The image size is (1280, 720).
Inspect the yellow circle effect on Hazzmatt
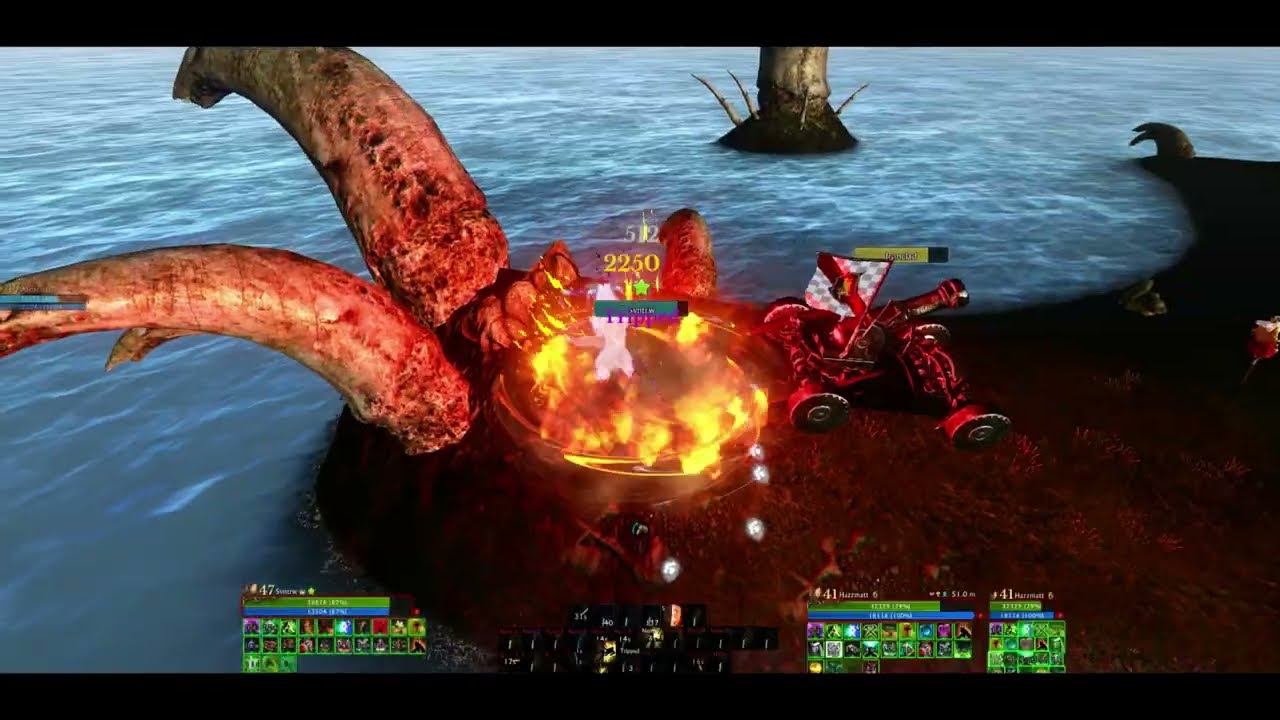[815, 666]
